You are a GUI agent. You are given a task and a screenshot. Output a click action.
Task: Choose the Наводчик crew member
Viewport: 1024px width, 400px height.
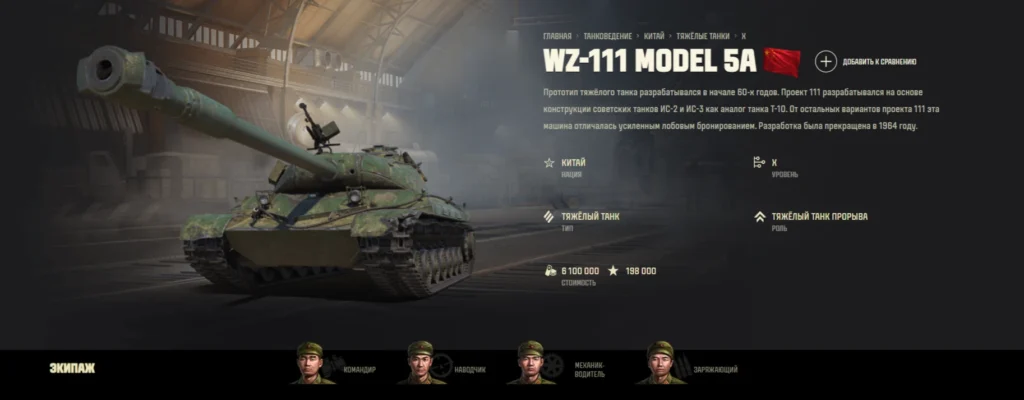[x=421, y=364]
